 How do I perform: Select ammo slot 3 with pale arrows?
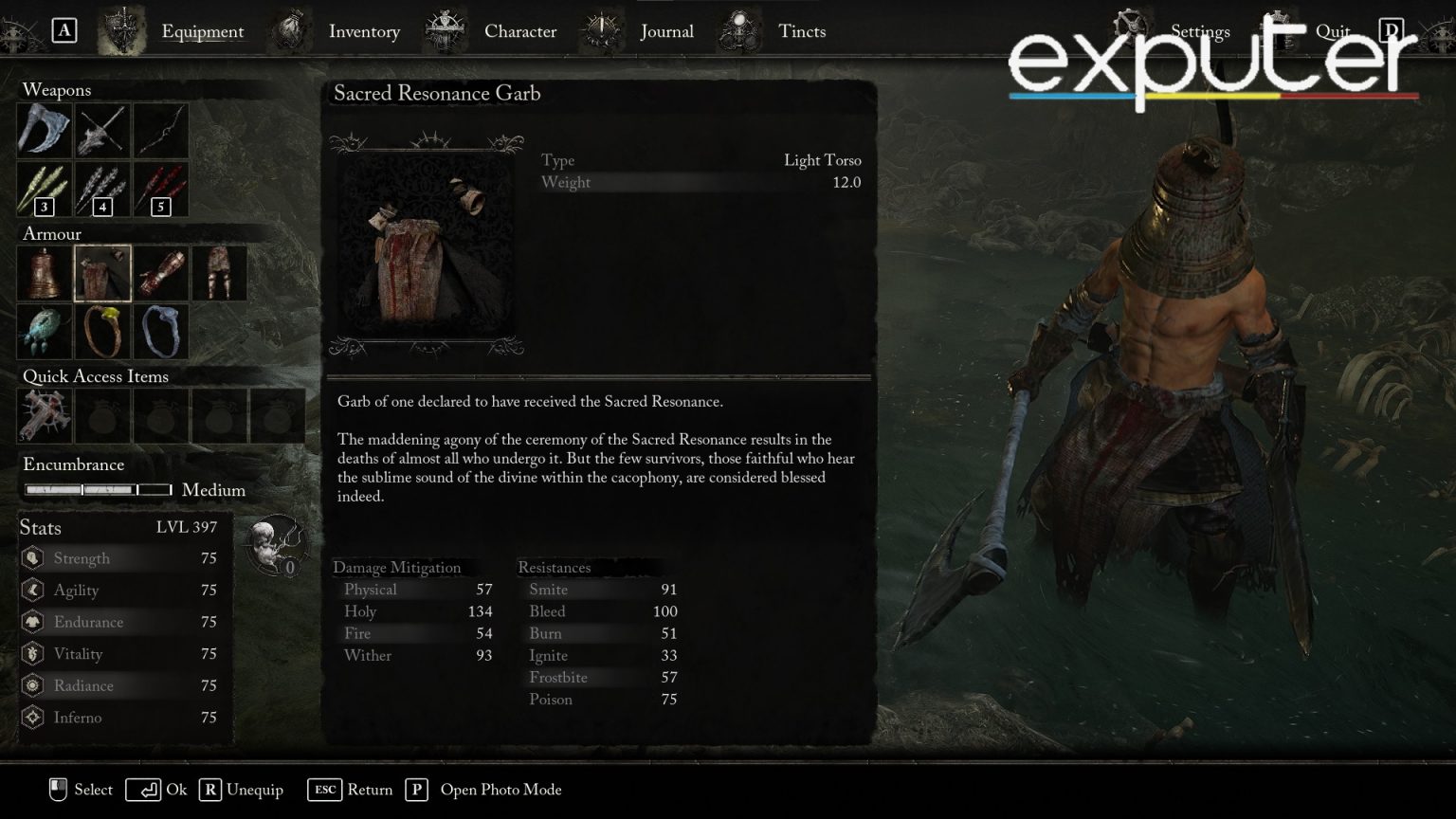click(45, 189)
